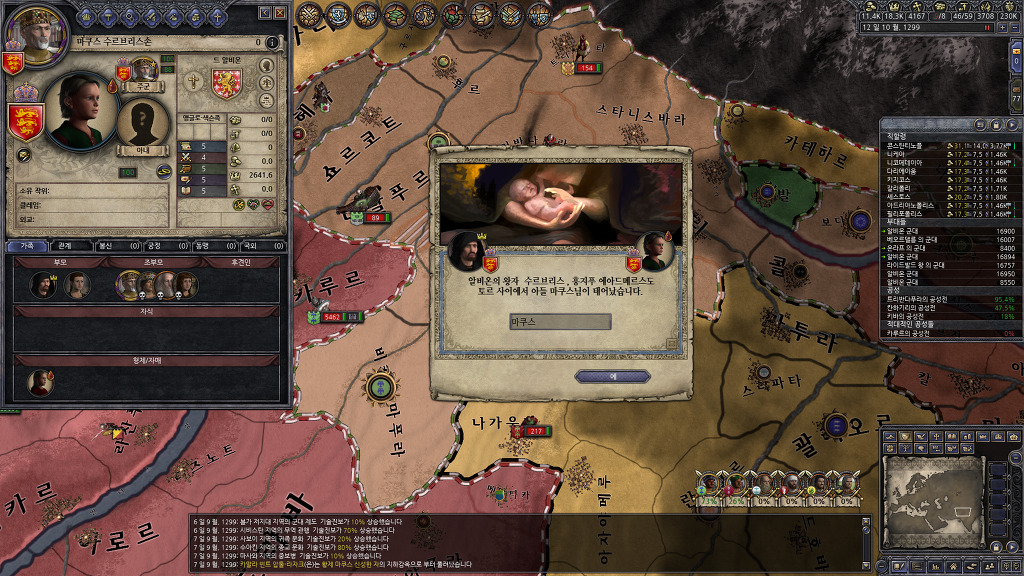This screenshot has width=1024, height=576.
Task: Open the 동맹 allies tab
Action: [x=202, y=245]
